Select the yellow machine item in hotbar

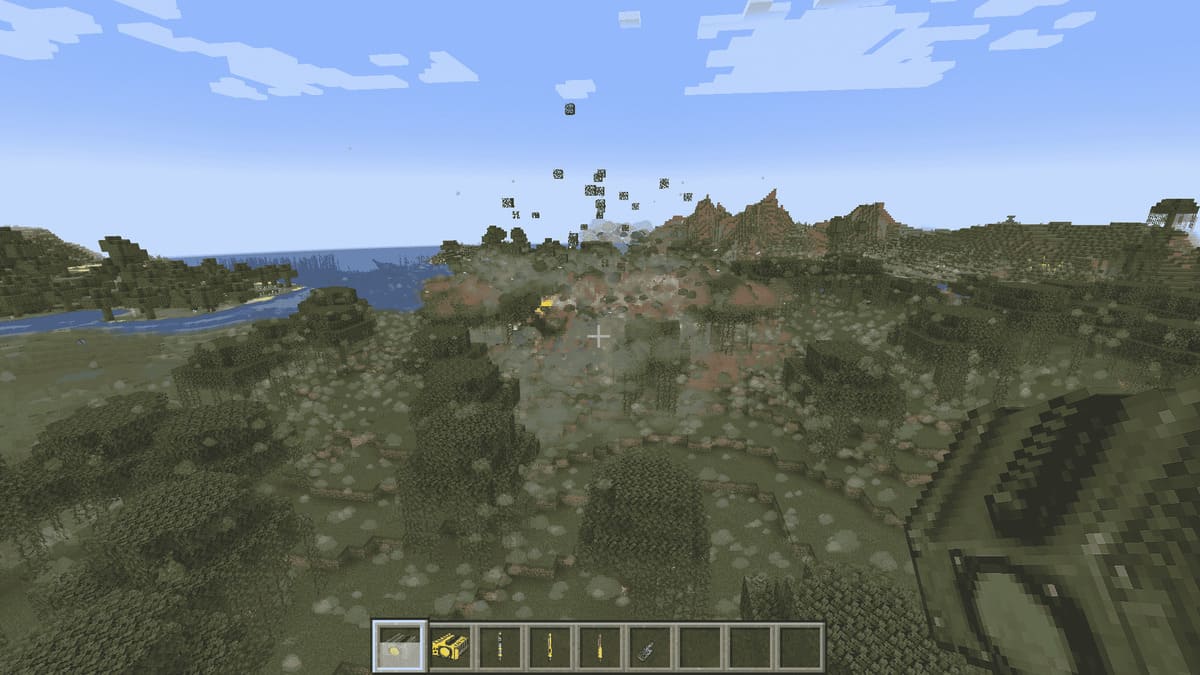(450, 646)
